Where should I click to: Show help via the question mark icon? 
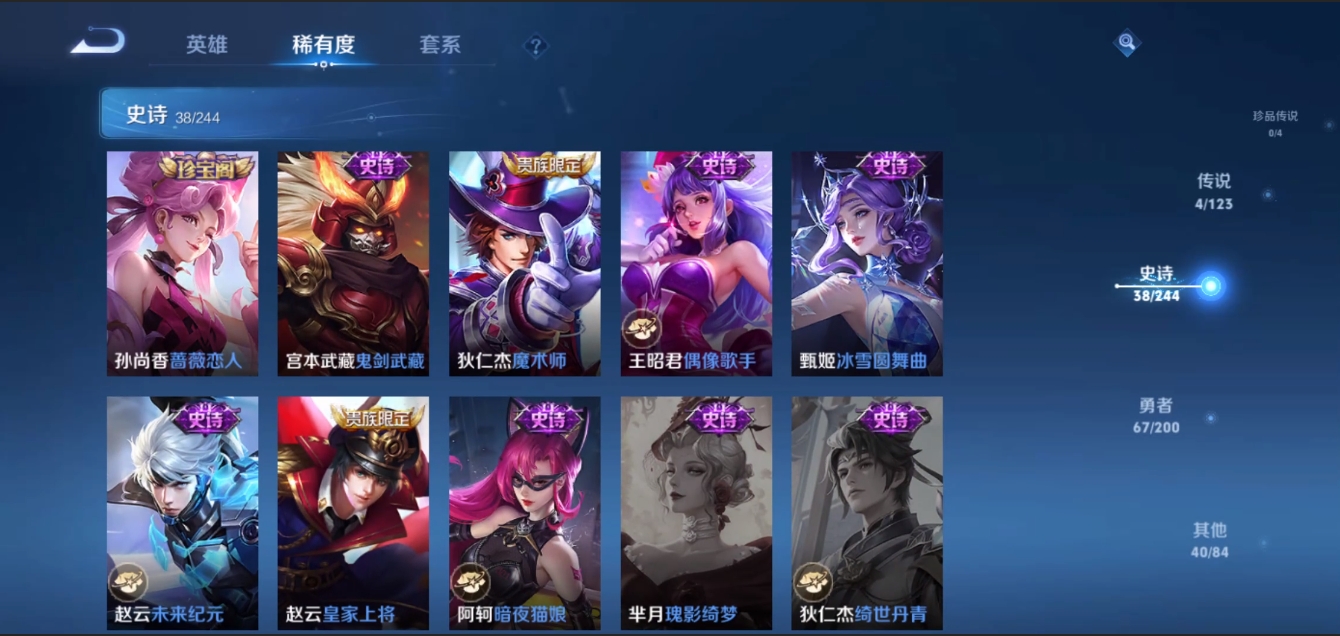point(536,46)
